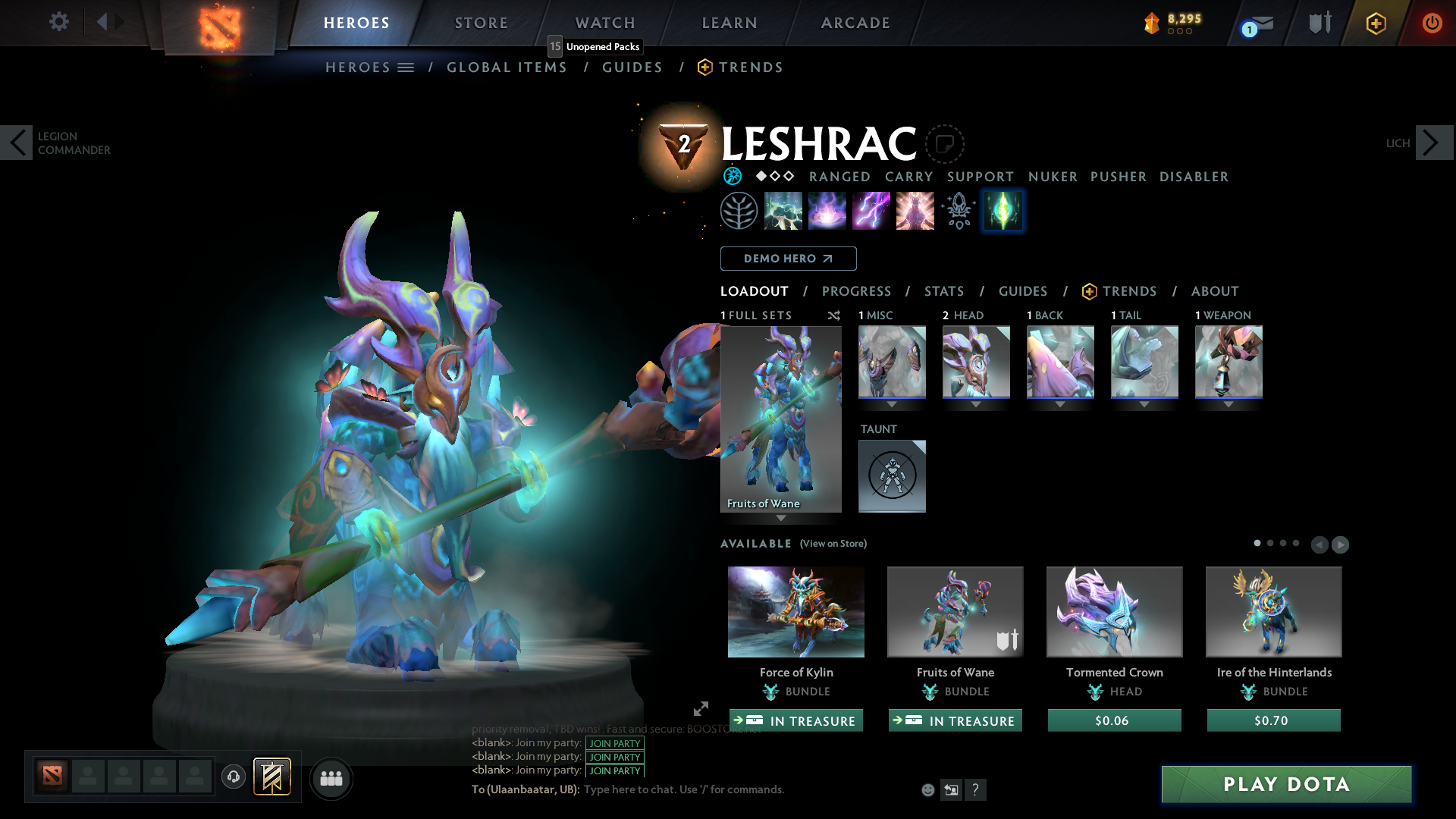Expand the Fruits of Wane set dropdown arrow
Viewport: 1456px width, 819px height.
click(x=781, y=519)
